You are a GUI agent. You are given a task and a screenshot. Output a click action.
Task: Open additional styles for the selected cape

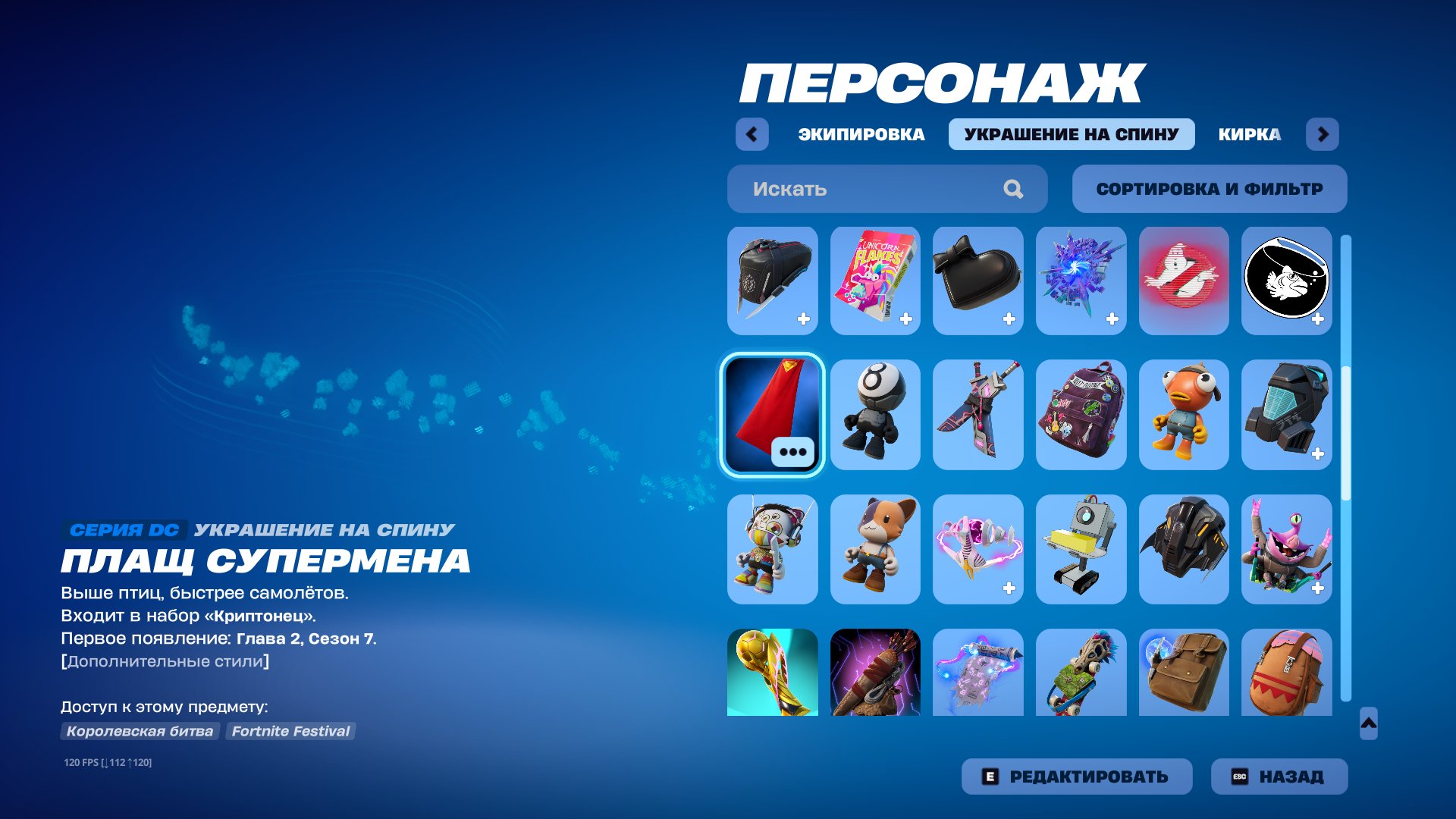(791, 451)
